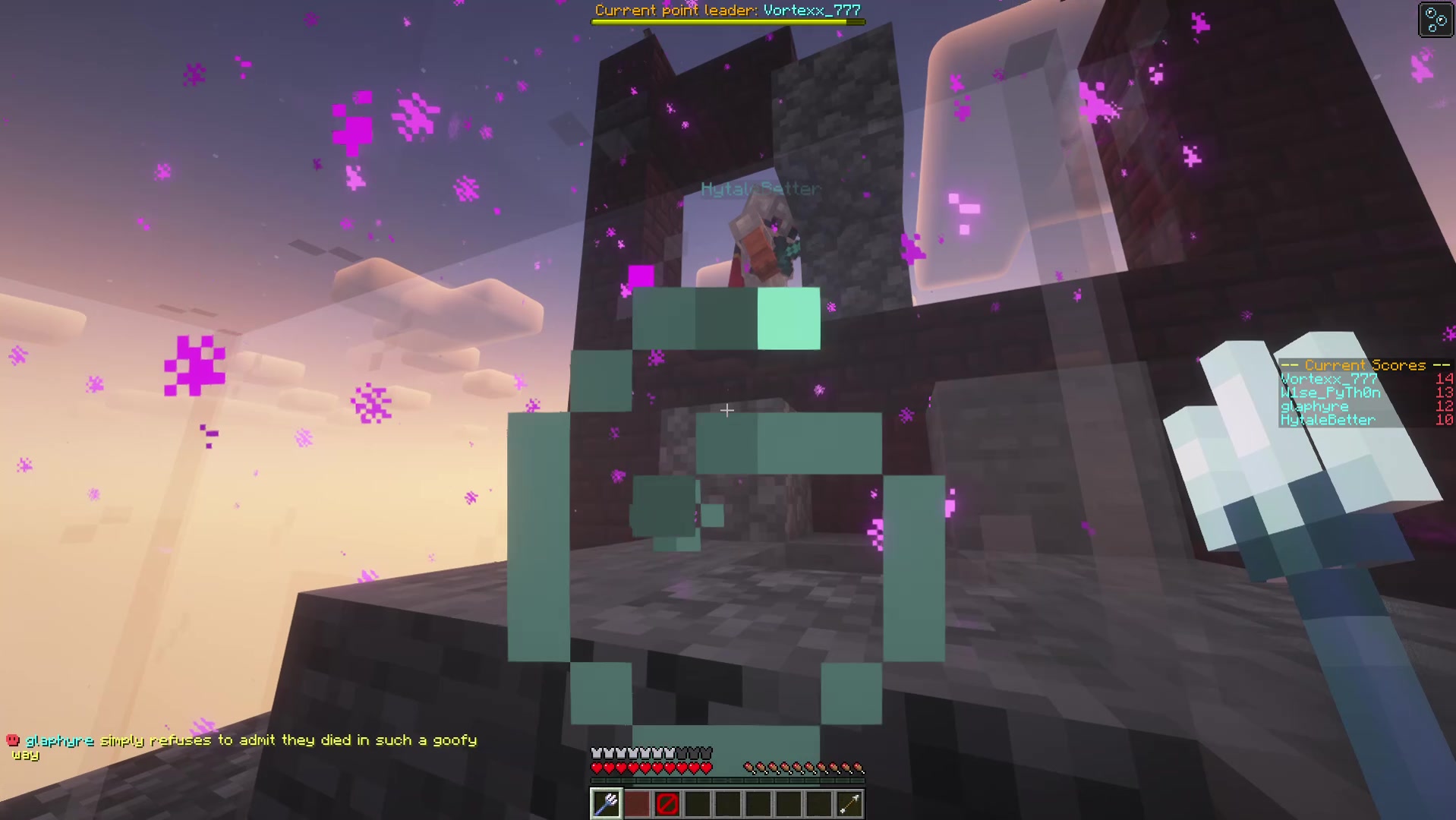This screenshot has height=820, width=1456.
Task: Click the yellow boss bar progress indicator
Action: click(x=727, y=22)
